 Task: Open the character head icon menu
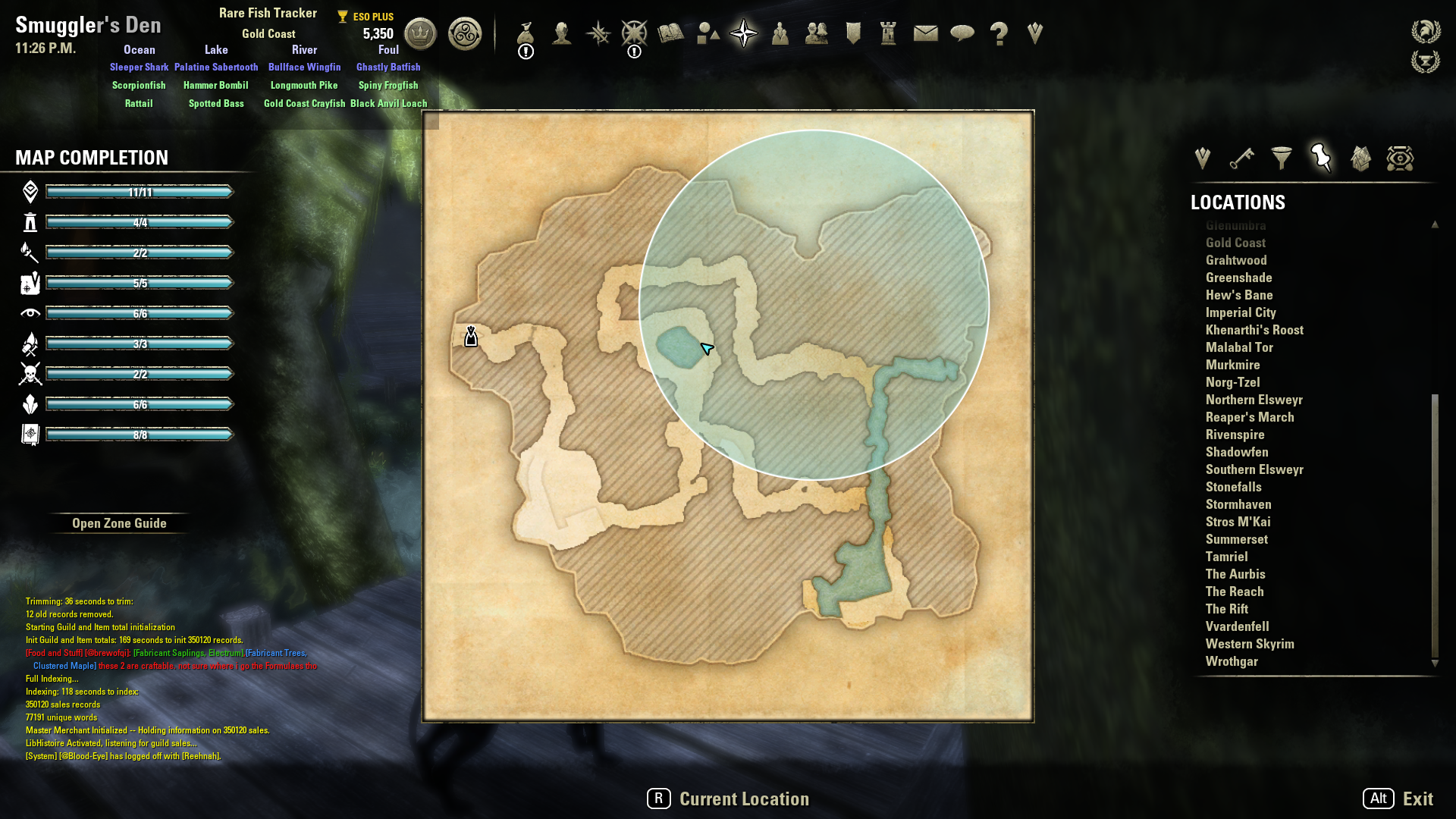point(562,33)
